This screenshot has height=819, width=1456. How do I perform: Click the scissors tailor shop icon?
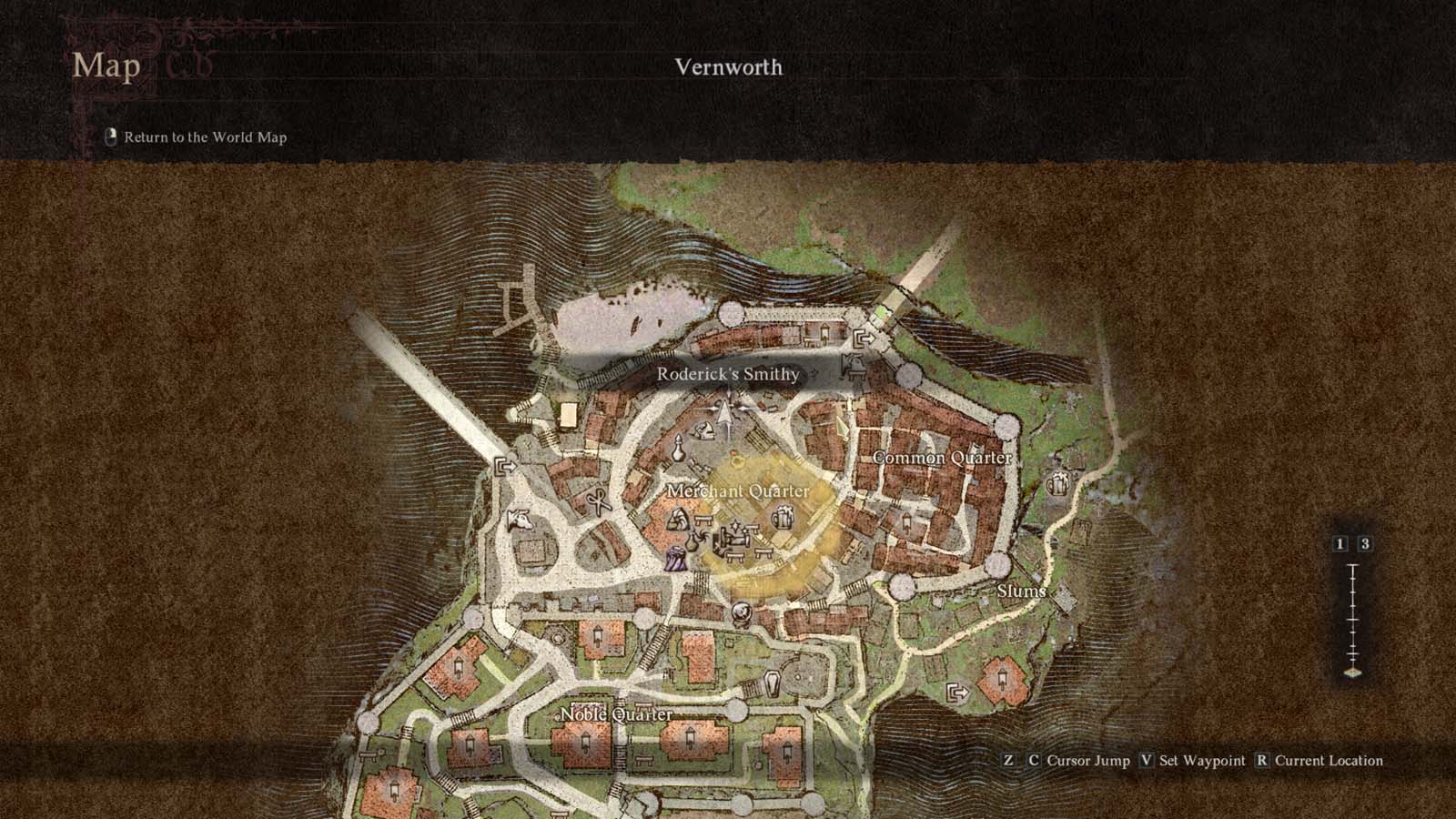pos(599,500)
